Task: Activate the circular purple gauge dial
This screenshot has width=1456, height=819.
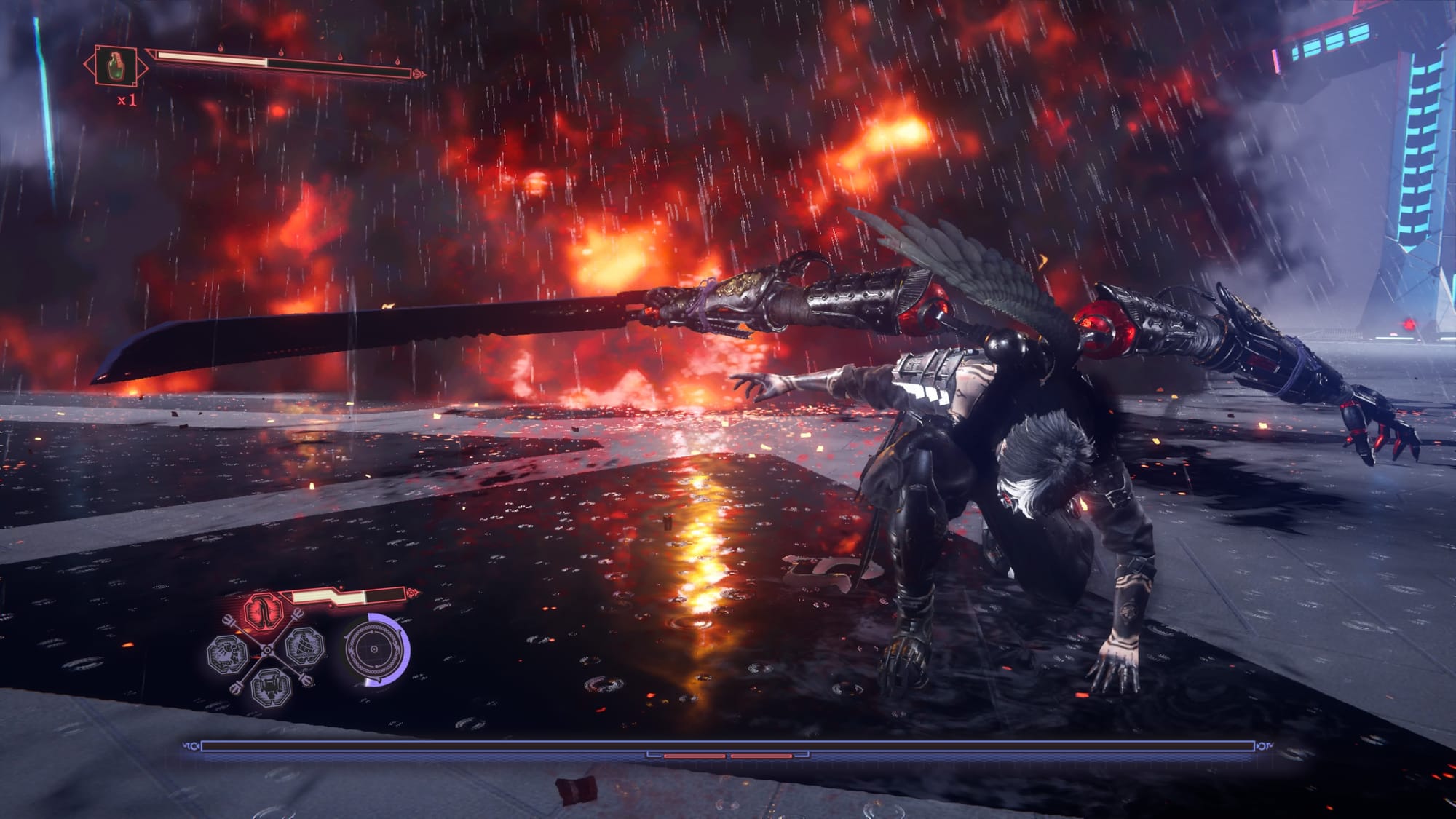Action: pyautogui.click(x=374, y=649)
